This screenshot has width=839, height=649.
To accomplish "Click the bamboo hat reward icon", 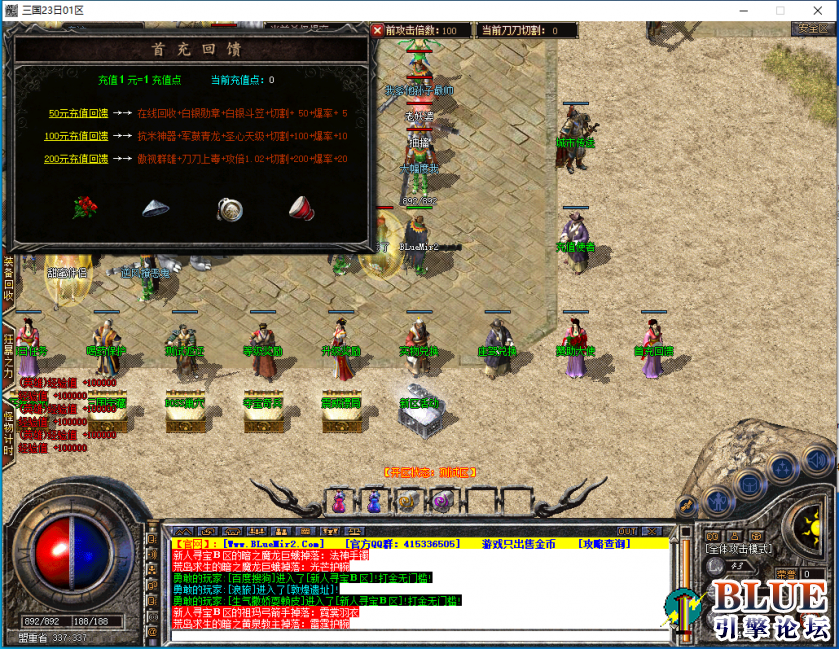I will click(156, 208).
